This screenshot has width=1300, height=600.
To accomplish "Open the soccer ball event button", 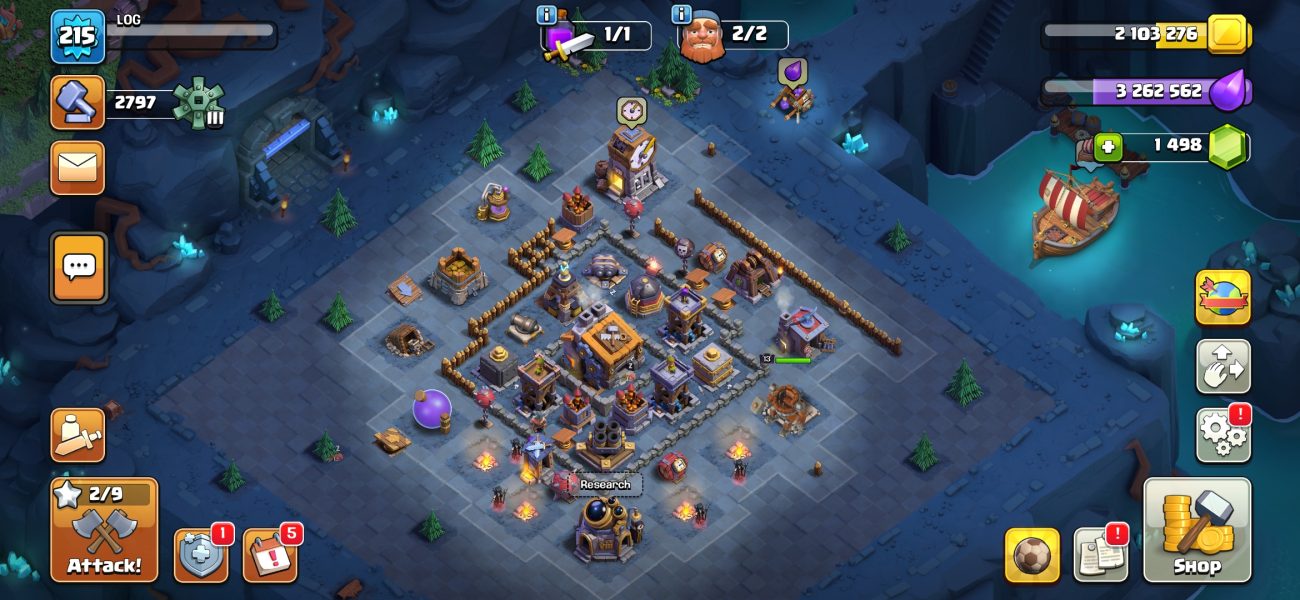I will 1032,555.
